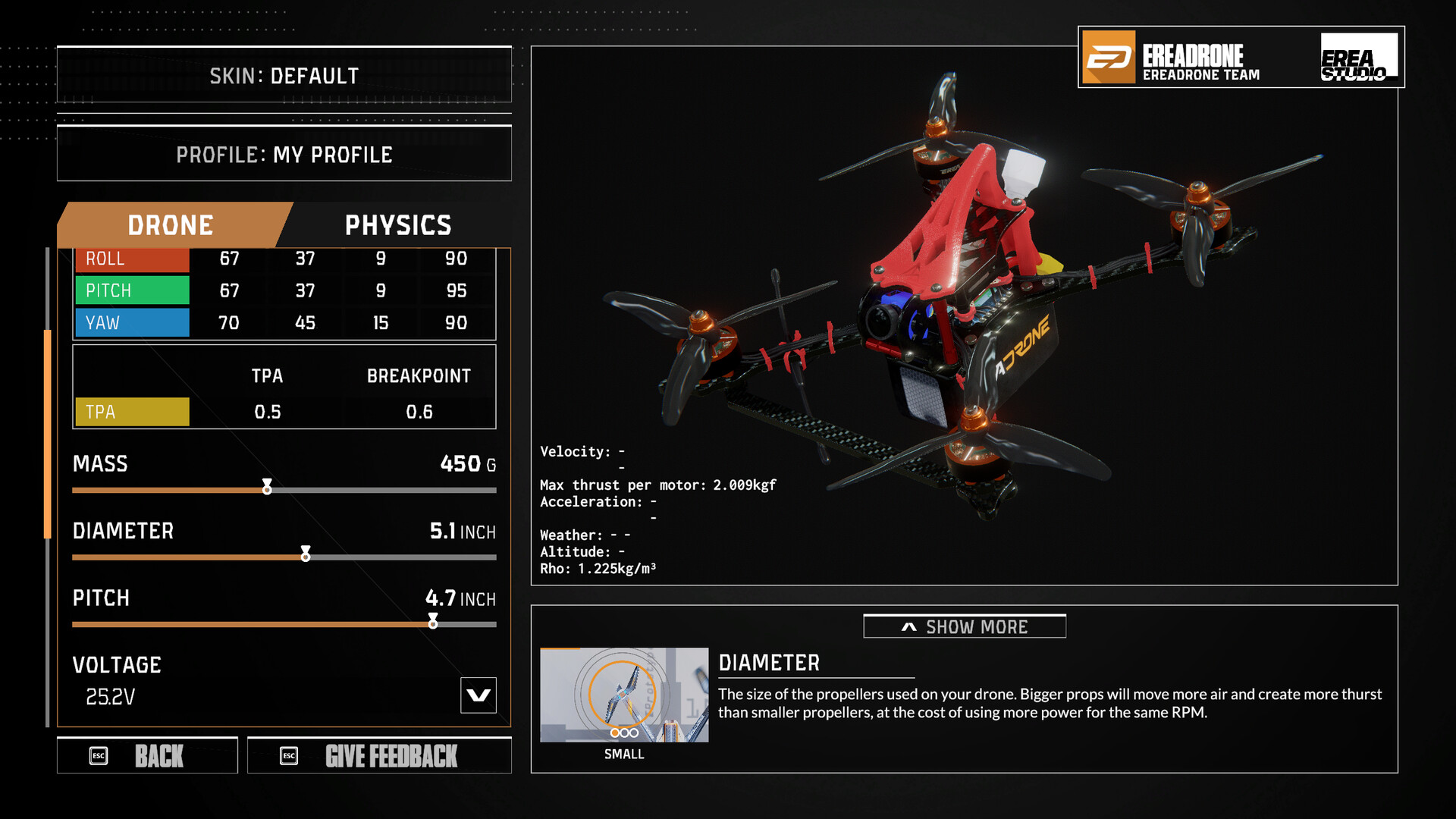Expand the SHOW MORE panel
Screen dimensions: 1456x819
(x=964, y=626)
